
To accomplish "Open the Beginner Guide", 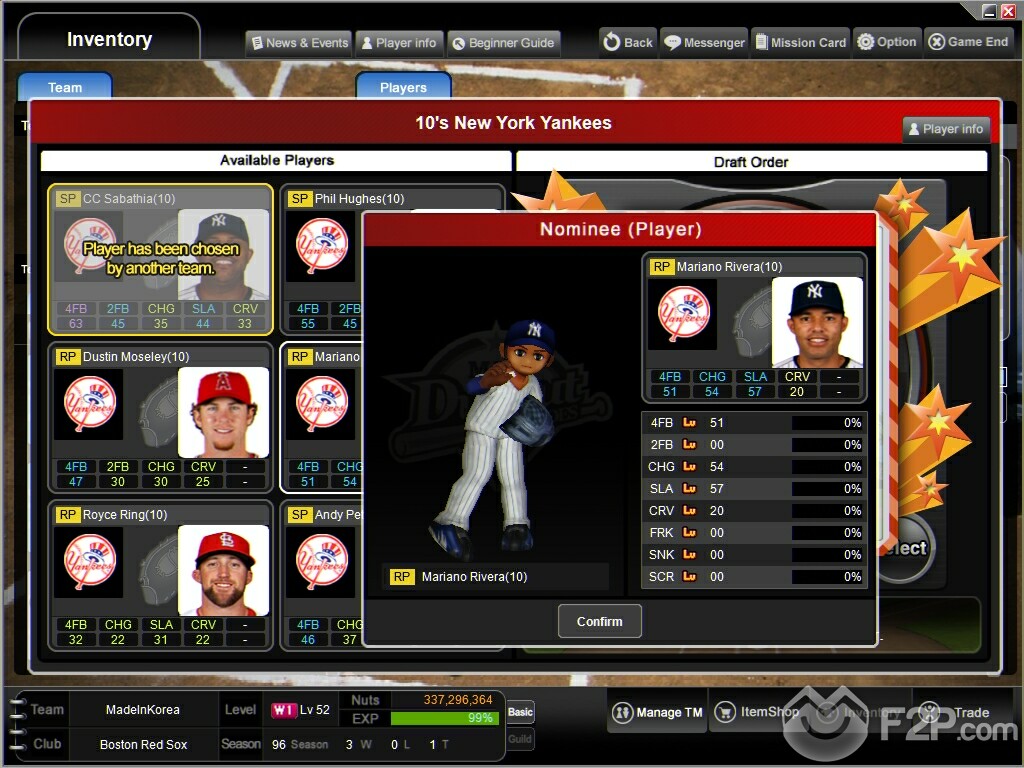I will tap(503, 43).
